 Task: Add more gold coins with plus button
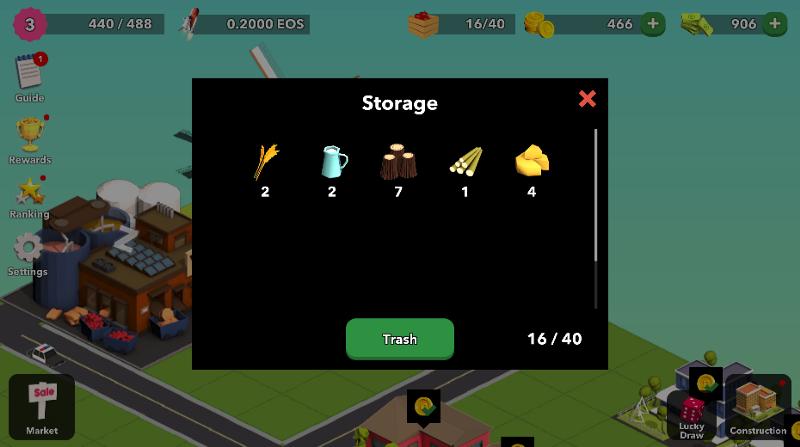pyautogui.click(x=653, y=23)
